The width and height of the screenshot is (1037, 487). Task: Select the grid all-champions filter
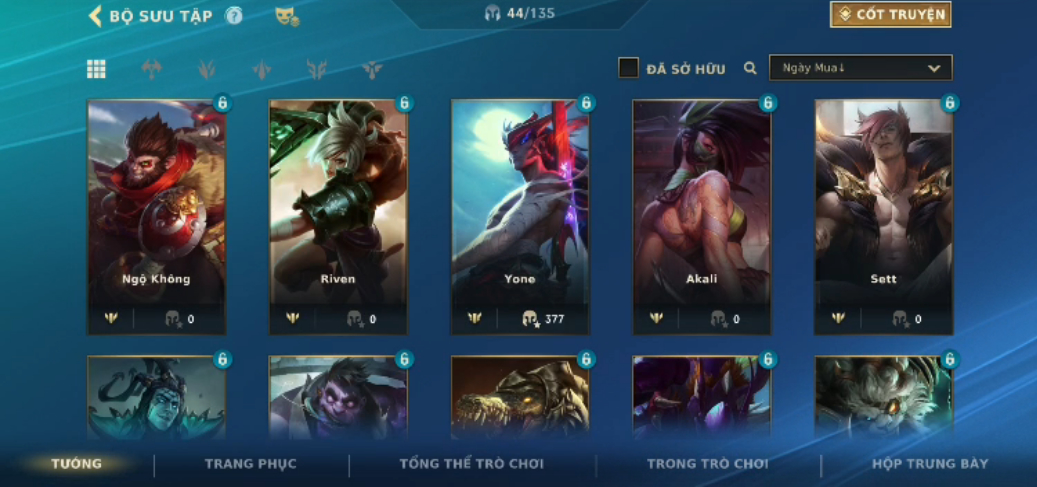96,69
